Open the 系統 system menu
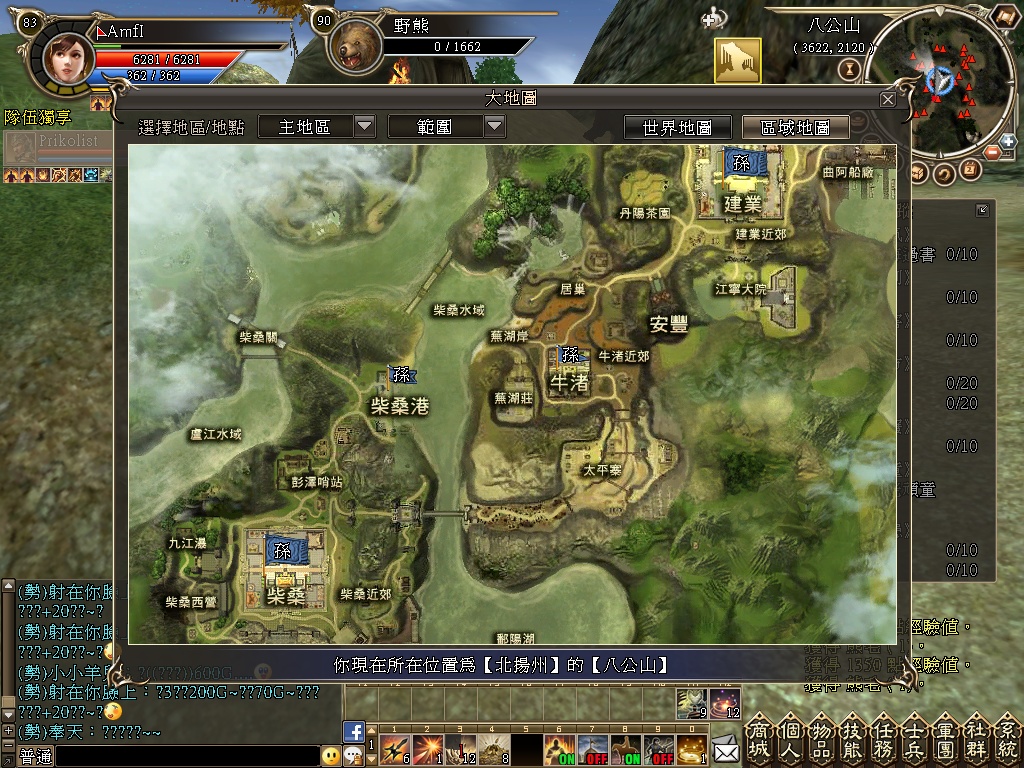 1007,738
